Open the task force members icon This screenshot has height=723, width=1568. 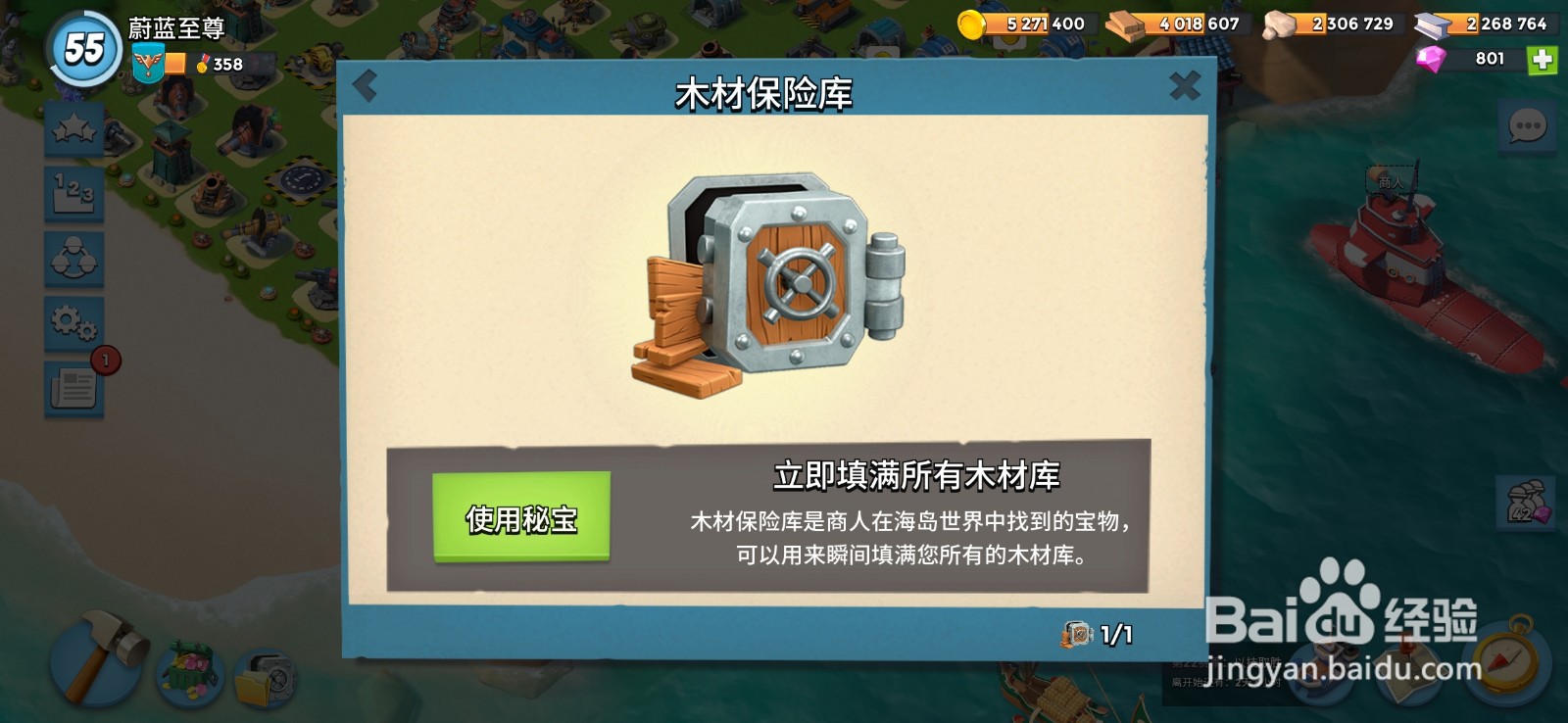pos(73,258)
